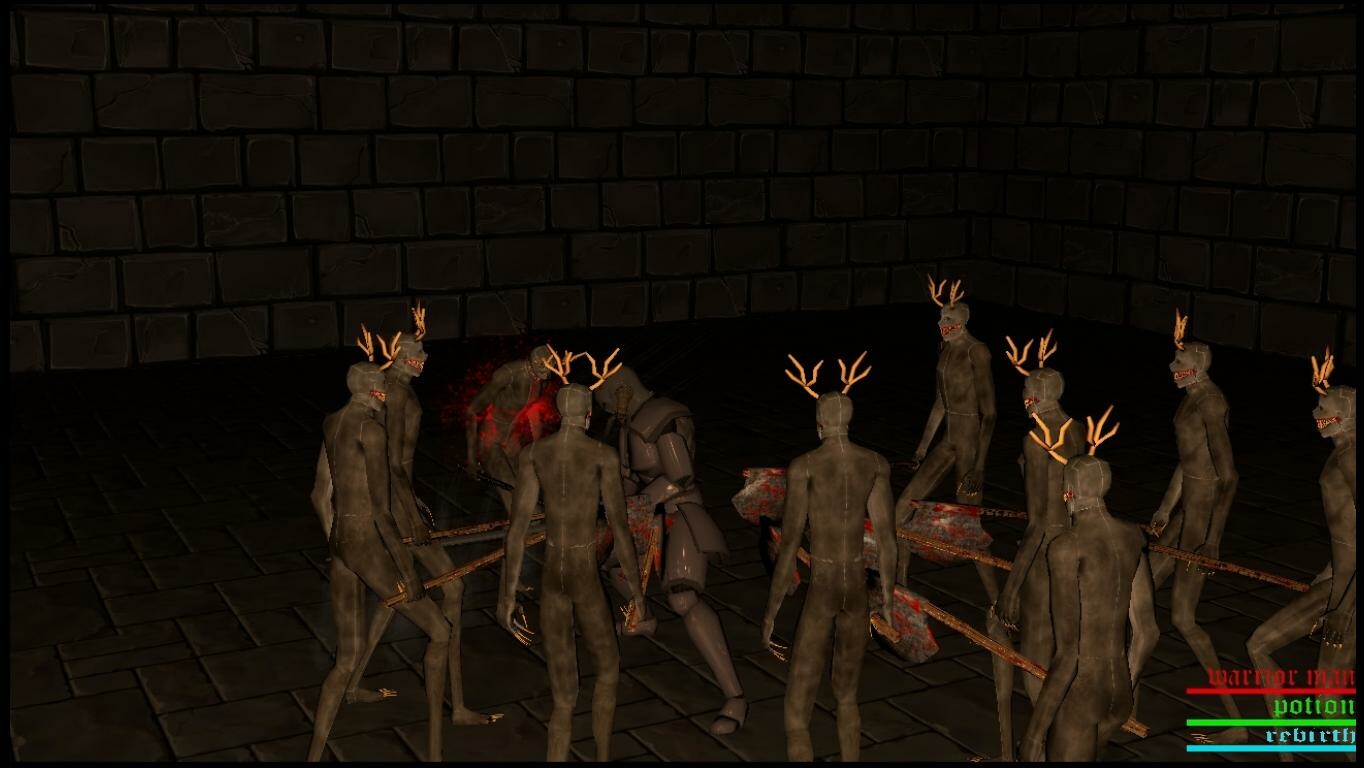
Task: Select the leftmost antlered creature
Action: pos(355,480)
